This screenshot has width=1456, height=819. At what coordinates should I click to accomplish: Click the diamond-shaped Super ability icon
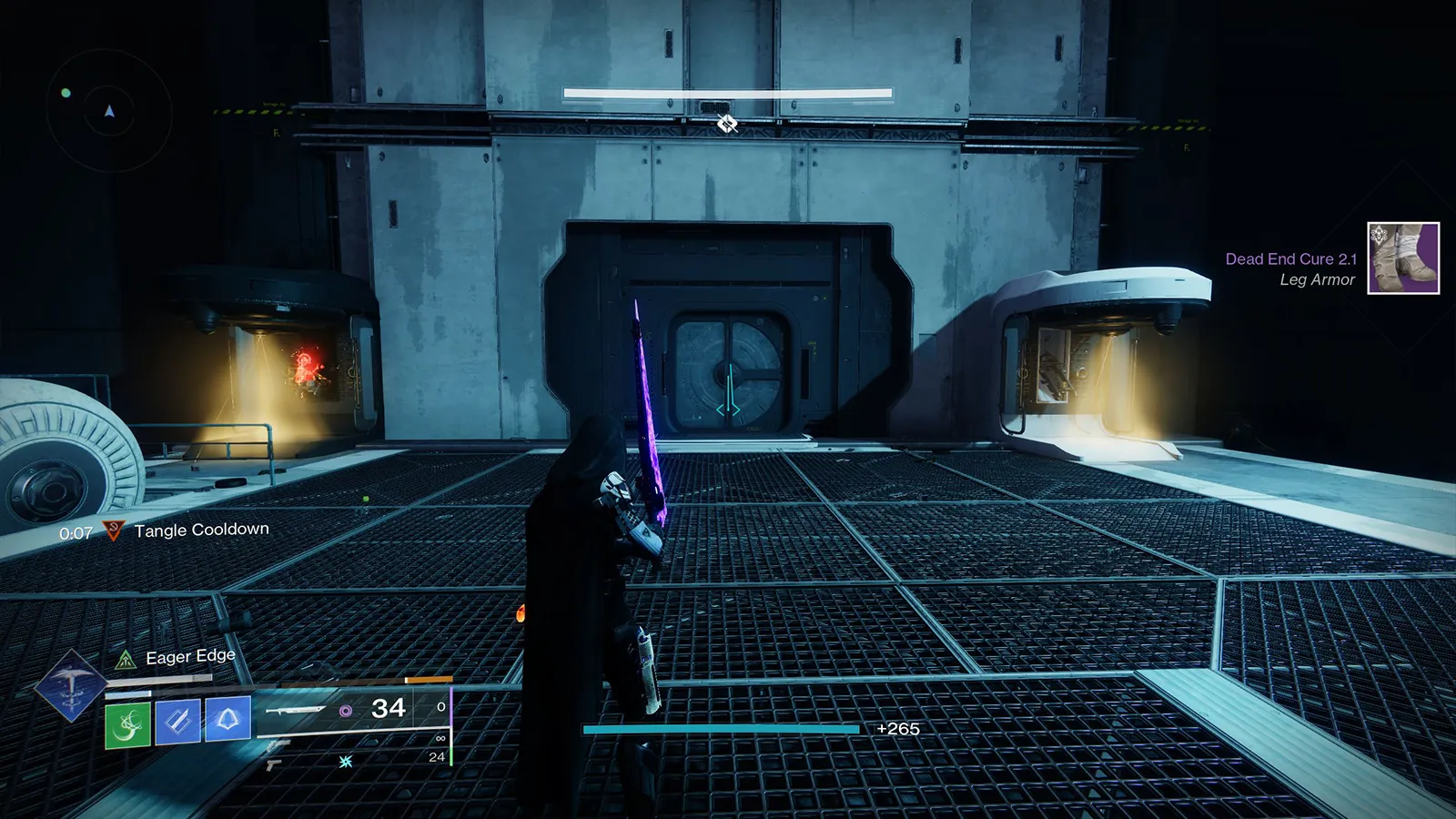click(70, 685)
